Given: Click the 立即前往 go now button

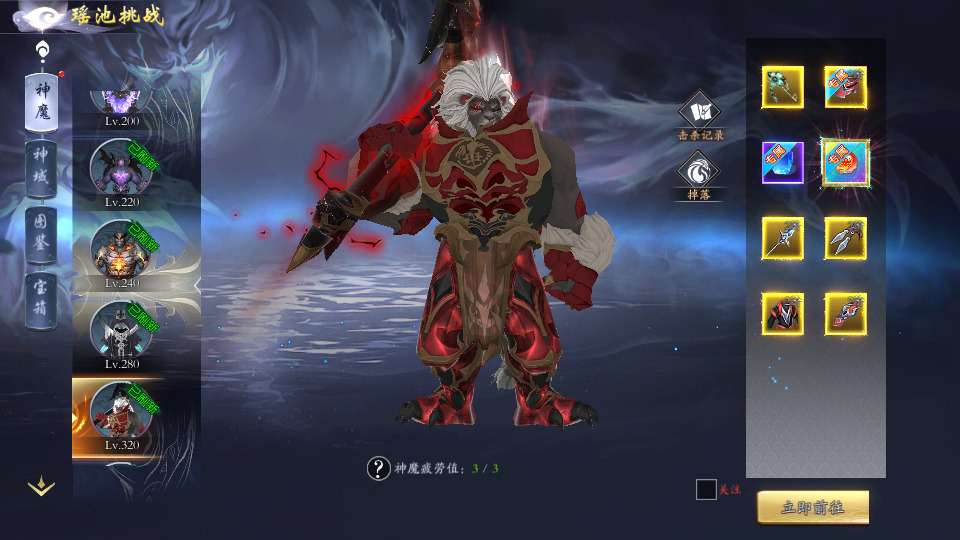Looking at the screenshot, I should (812, 507).
